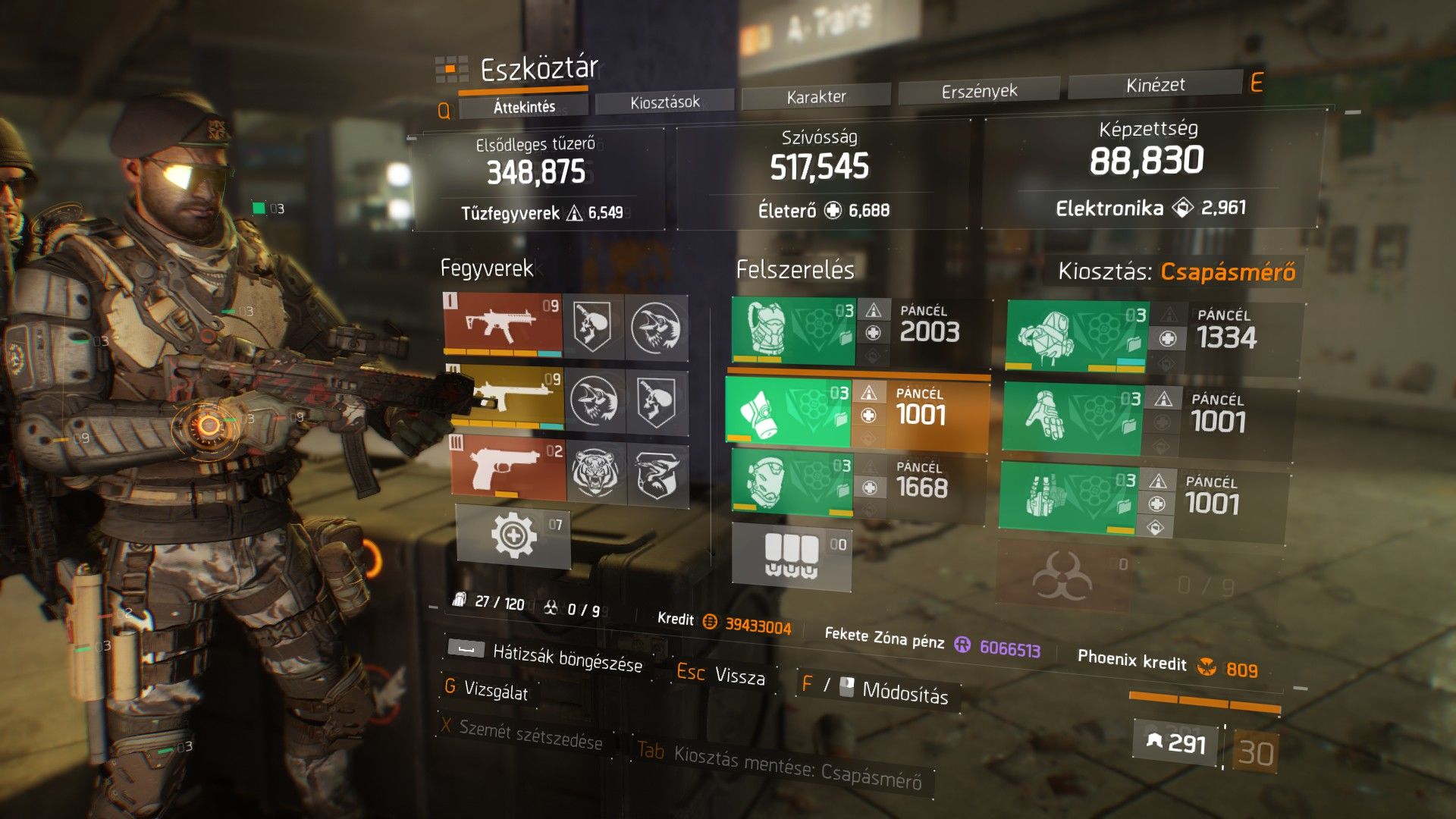Select the primary submachine gun slot
The width and height of the screenshot is (1456, 819).
(x=503, y=324)
